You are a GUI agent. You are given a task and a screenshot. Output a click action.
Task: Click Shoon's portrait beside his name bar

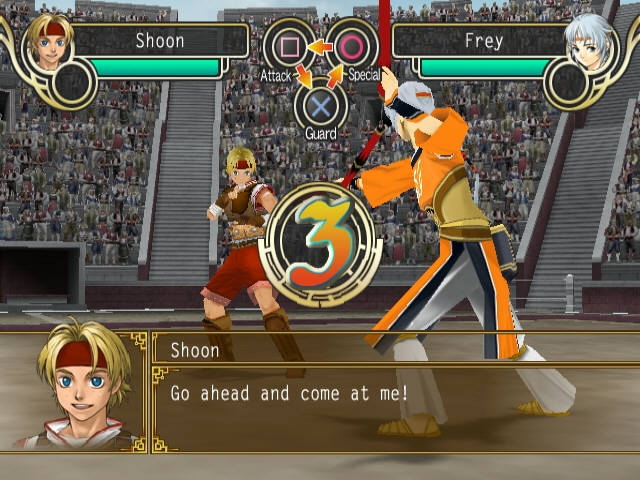(x=46, y=45)
